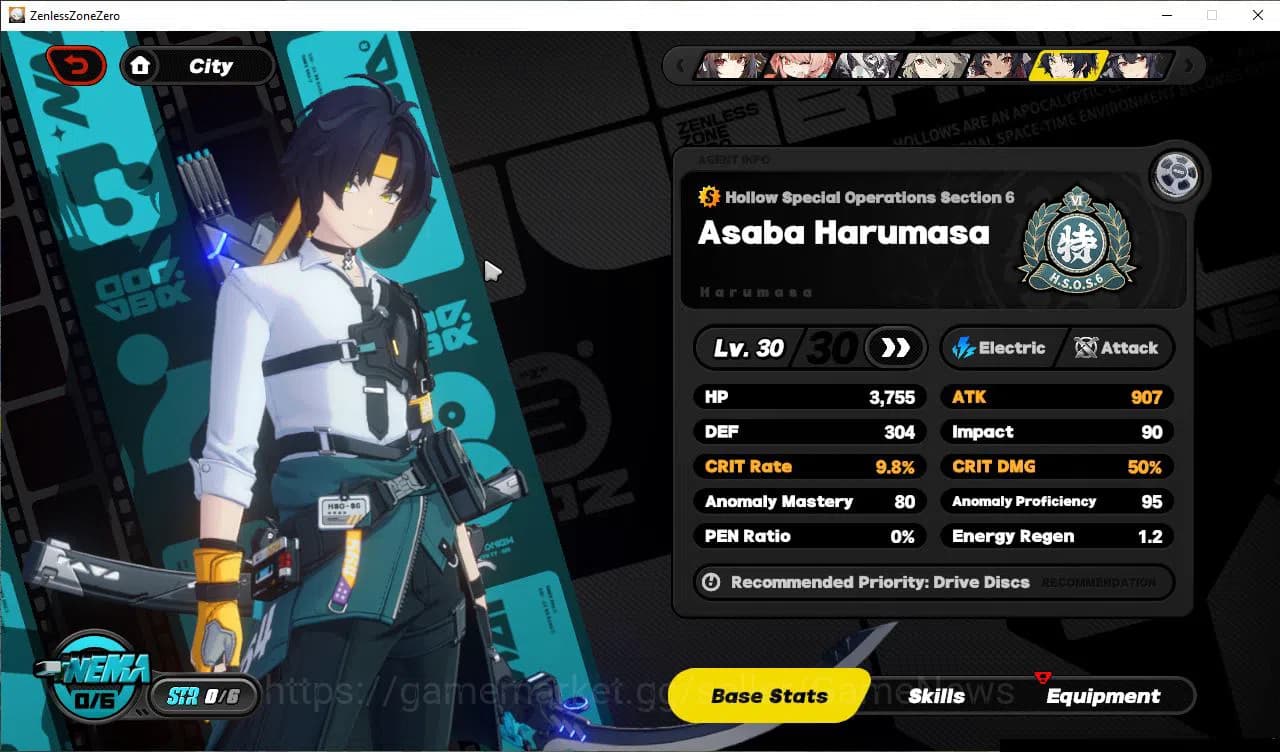Click the NEMA 0/6 badge
Viewport: 1280px width, 752px height.
(x=95, y=685)
